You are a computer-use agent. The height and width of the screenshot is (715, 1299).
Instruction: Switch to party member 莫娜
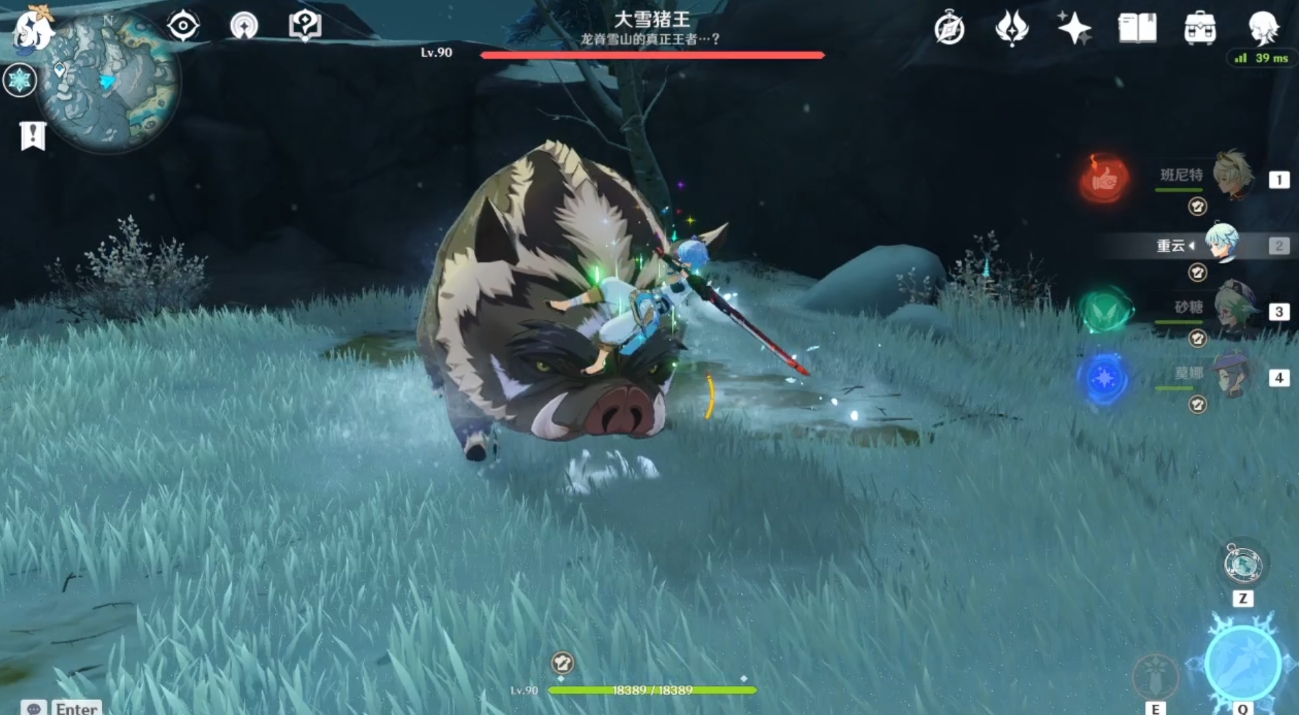[x=1232, y=376]
